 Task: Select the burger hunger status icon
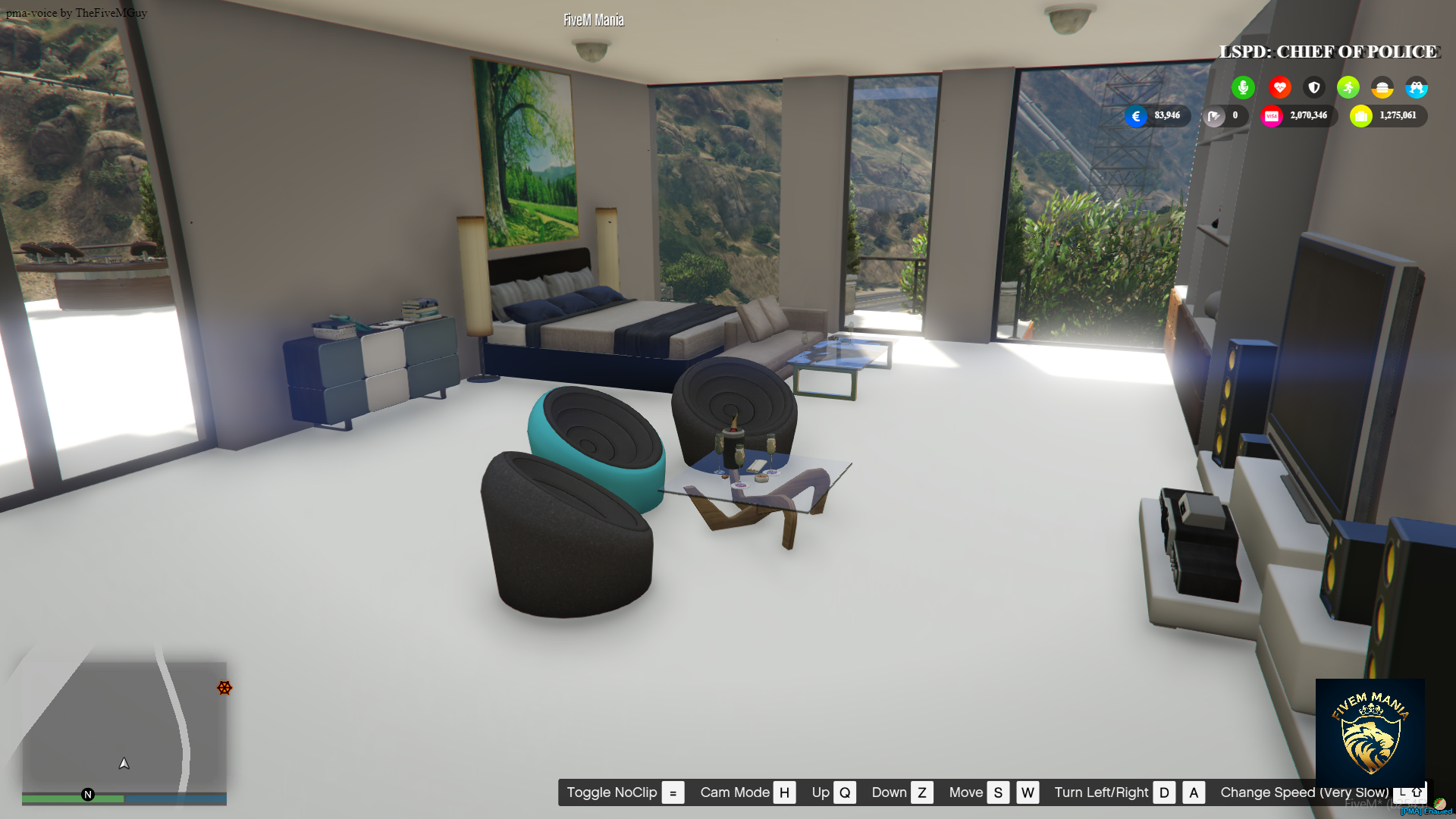[x=1383, y=87]
